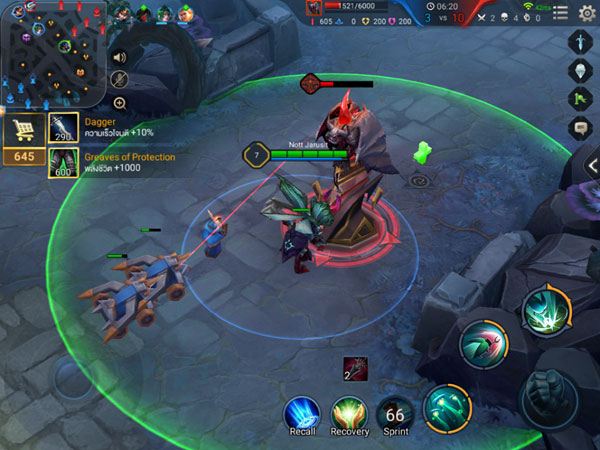Cast the topmost green burst skill
Screen dimensions: 600x450
(545, 312)
